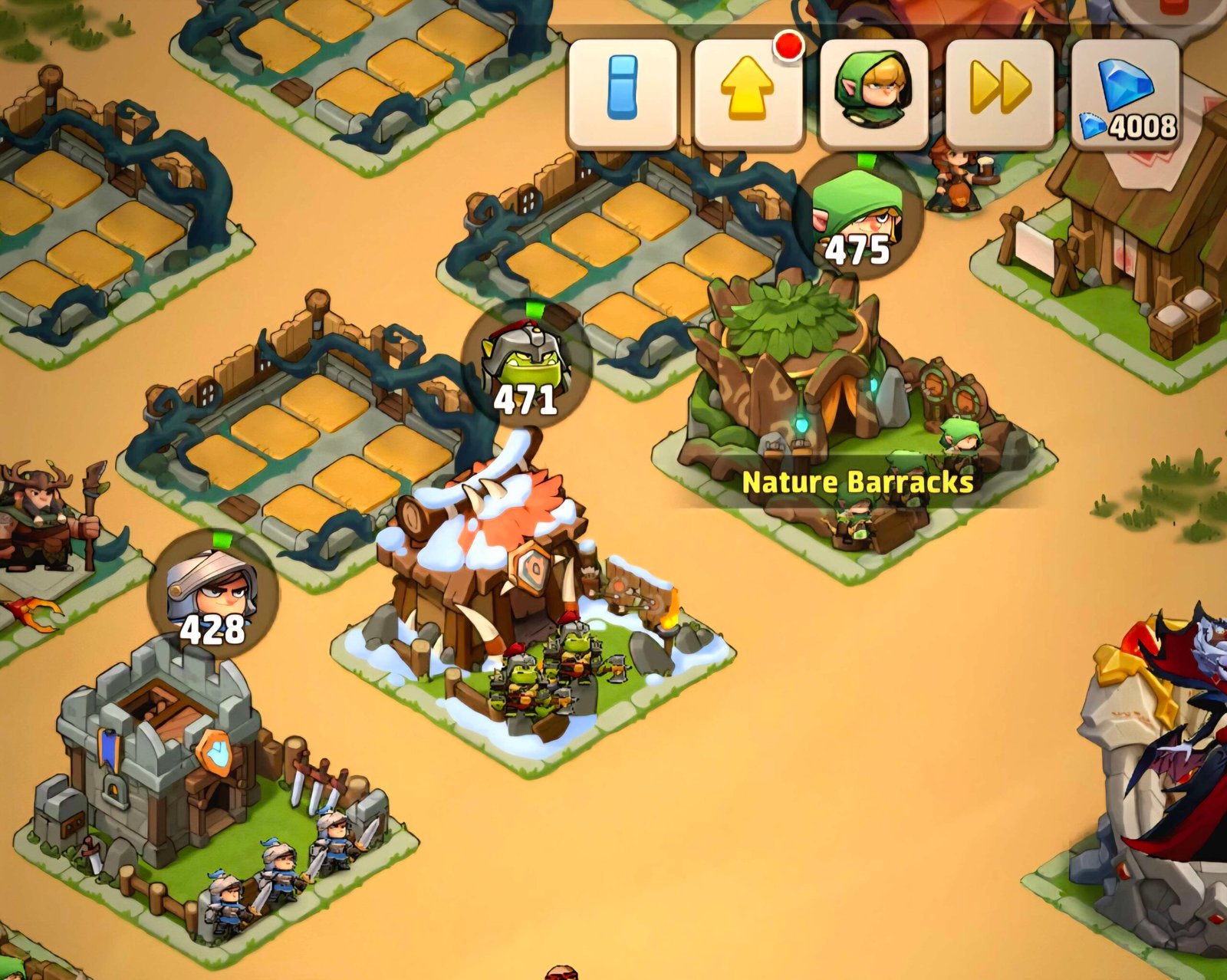
Task: Use the 4008 blue gems button
Action: (x=1125, y=94)
